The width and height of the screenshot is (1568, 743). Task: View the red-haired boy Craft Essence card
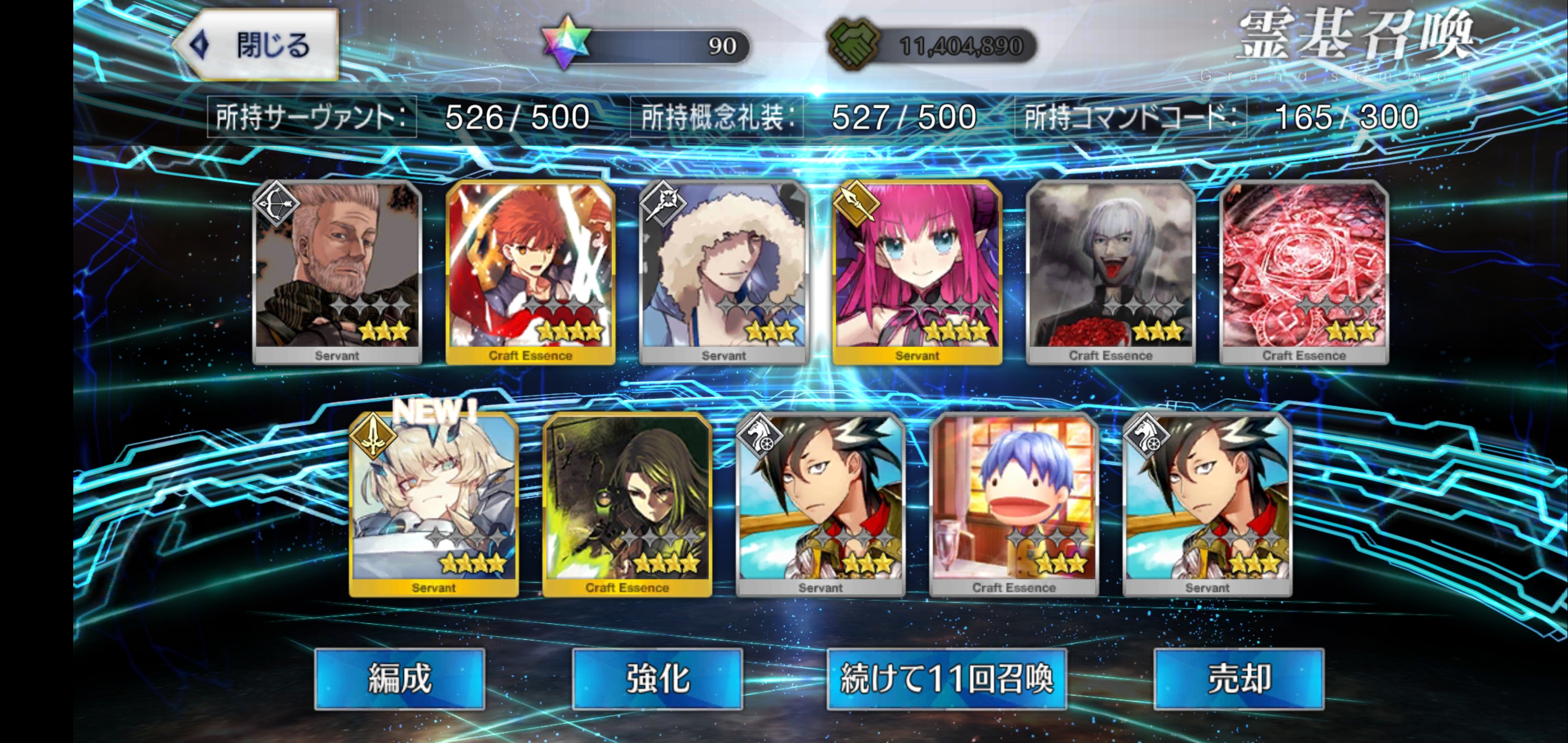click(x=530, y=271)
